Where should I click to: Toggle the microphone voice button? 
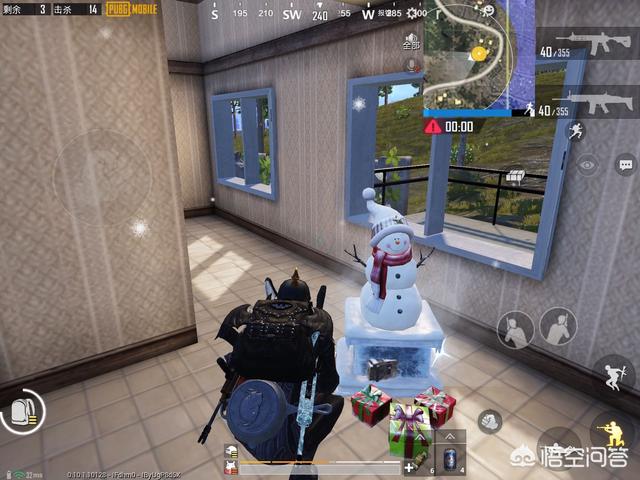(x=411, y=64)
